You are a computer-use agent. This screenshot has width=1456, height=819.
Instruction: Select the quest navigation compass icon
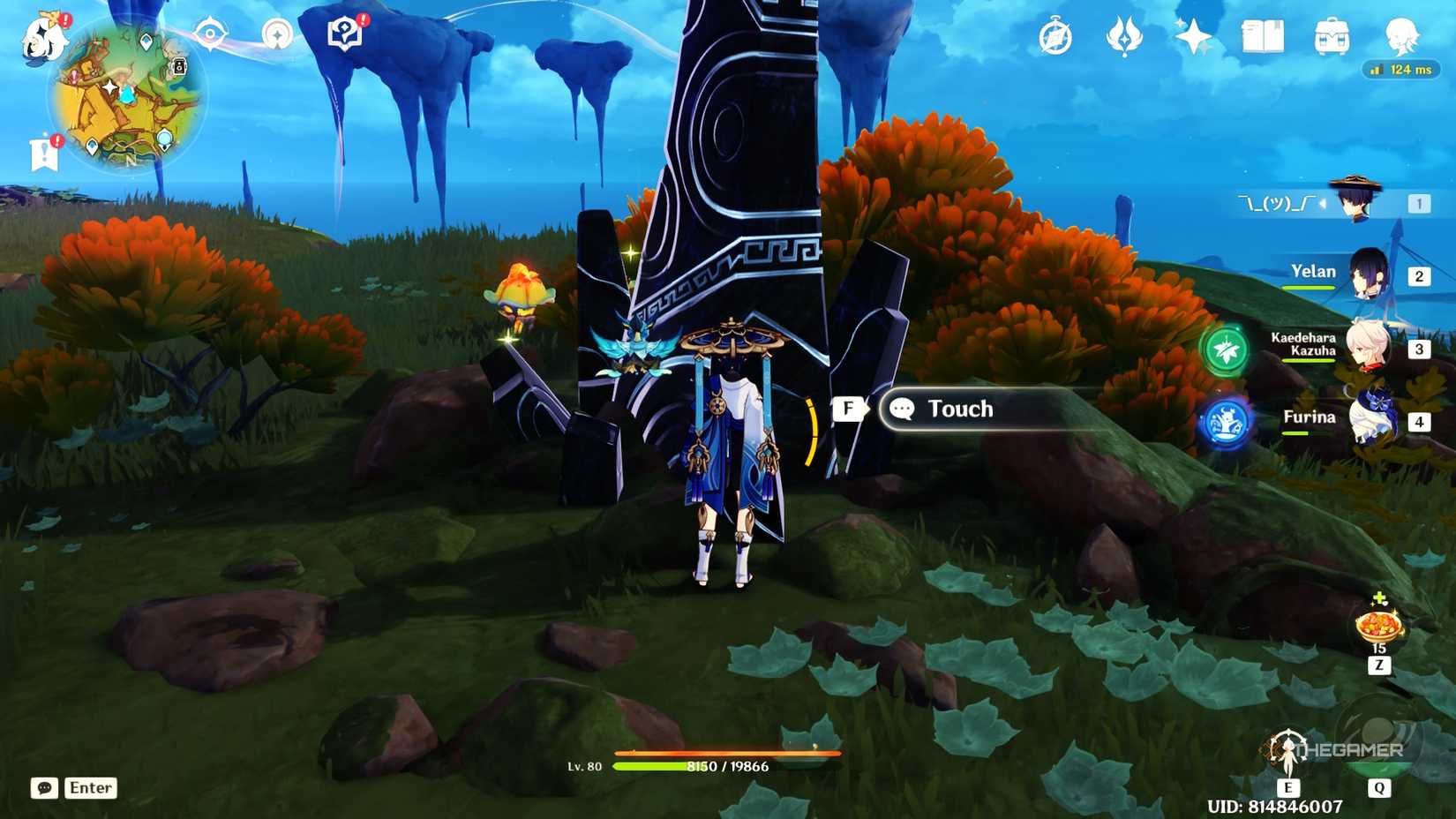tap(1055, 37)
